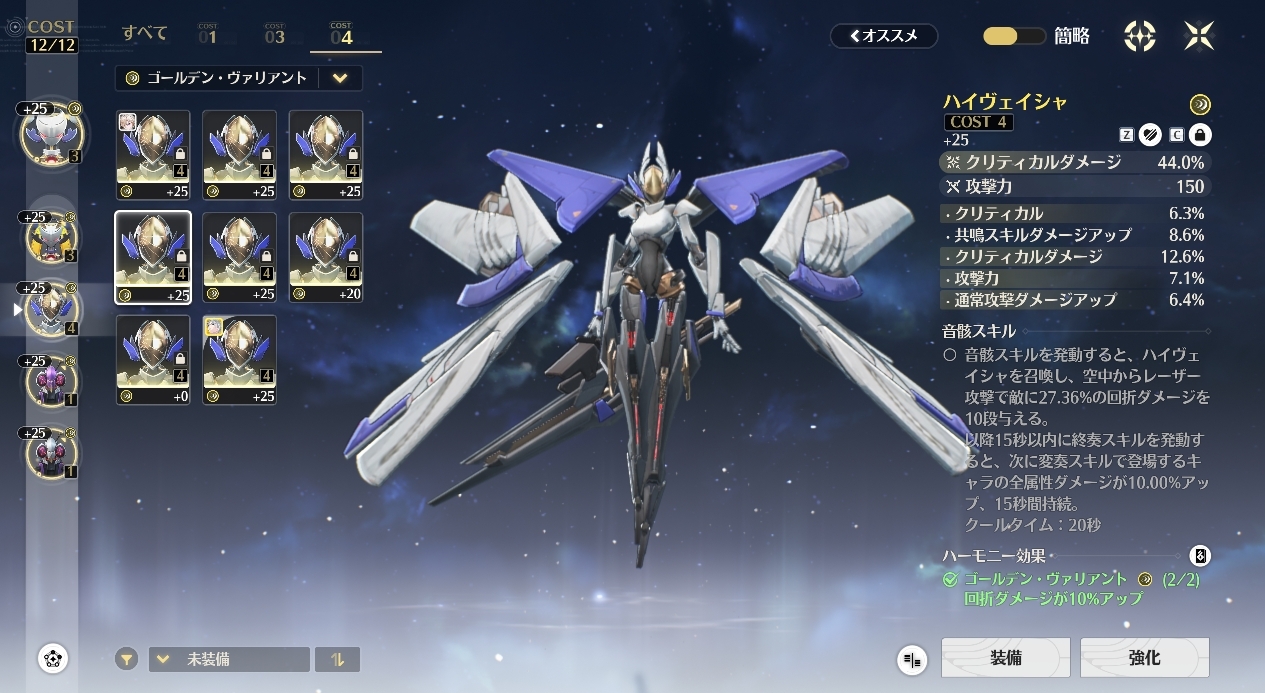Open 強化 (Enhance) for this echo

point(1144,658)
